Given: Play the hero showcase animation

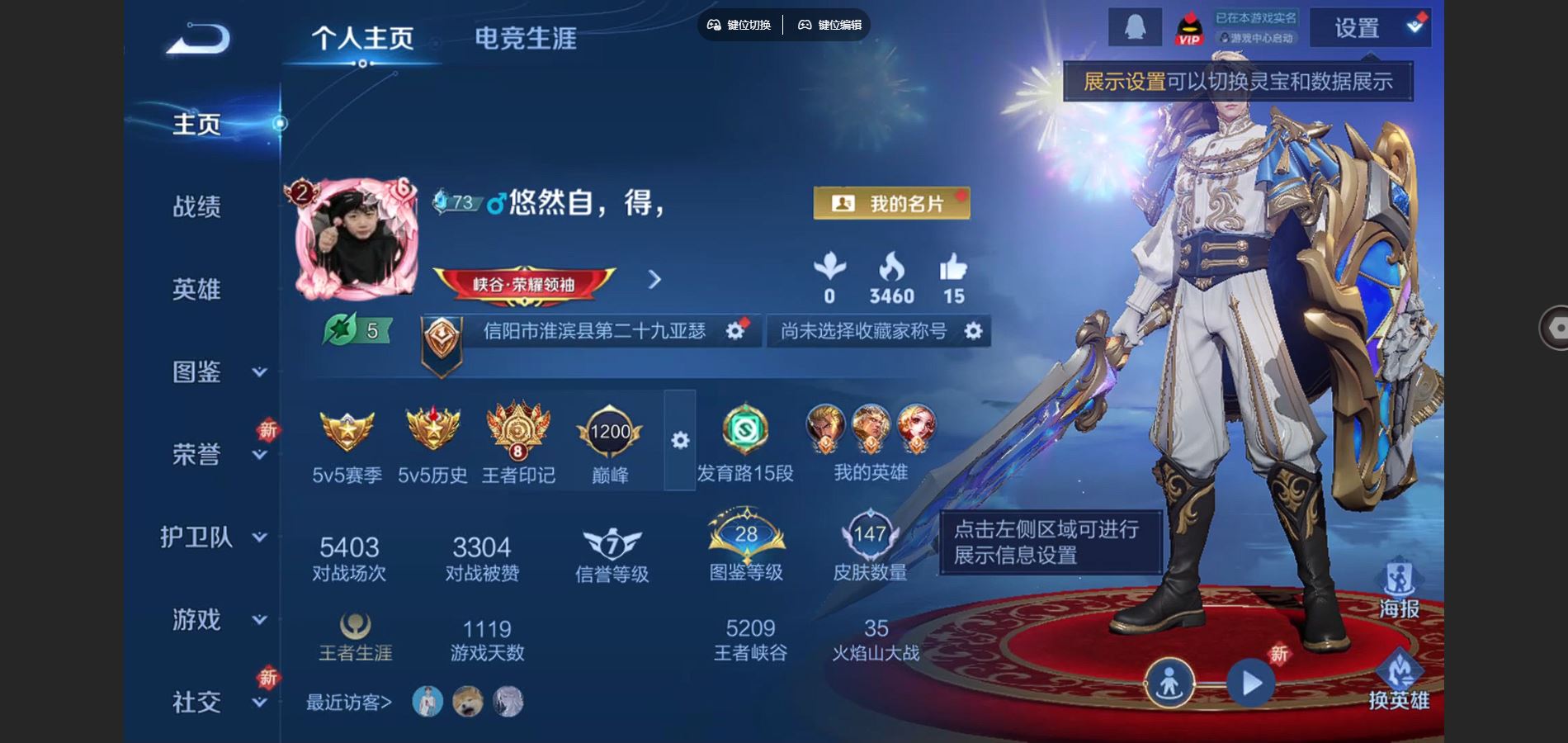Looking at the screenshot, I should click(1250, 684).
